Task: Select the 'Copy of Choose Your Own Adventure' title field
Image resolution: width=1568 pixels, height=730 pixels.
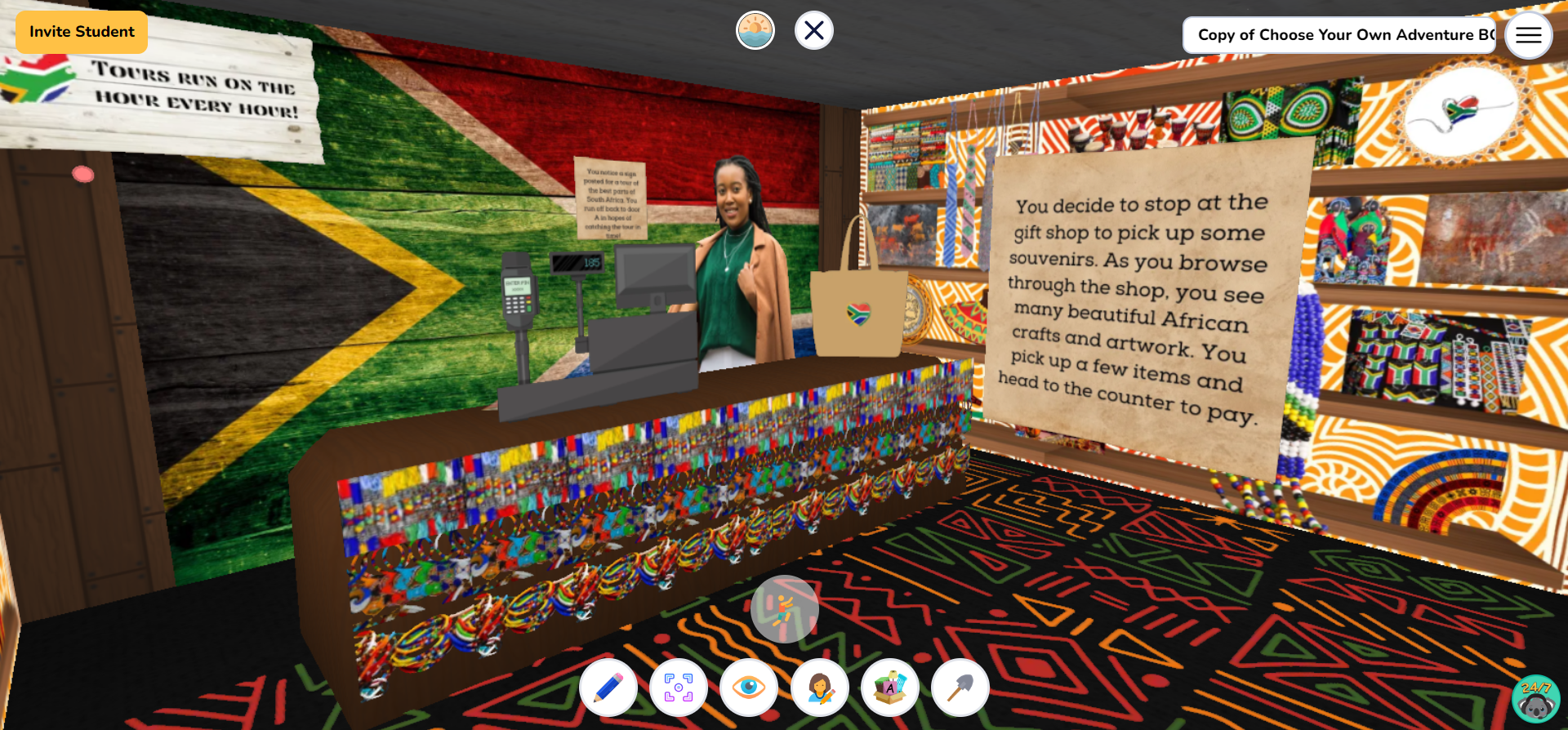Action: click(x=1338, y=35)
